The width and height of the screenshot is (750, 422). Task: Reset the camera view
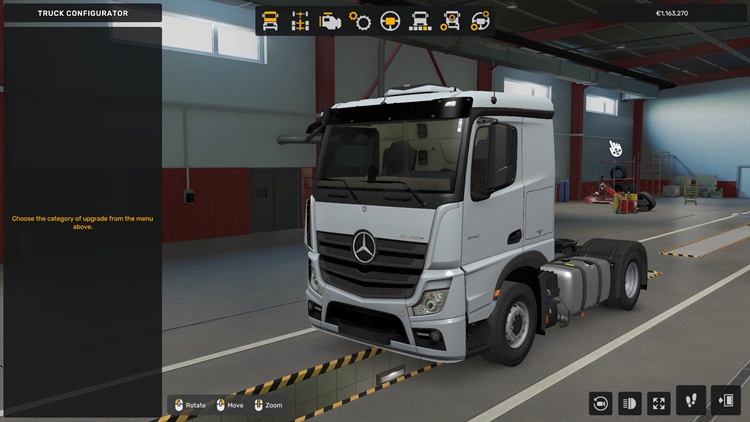click(x=601, y=403)
